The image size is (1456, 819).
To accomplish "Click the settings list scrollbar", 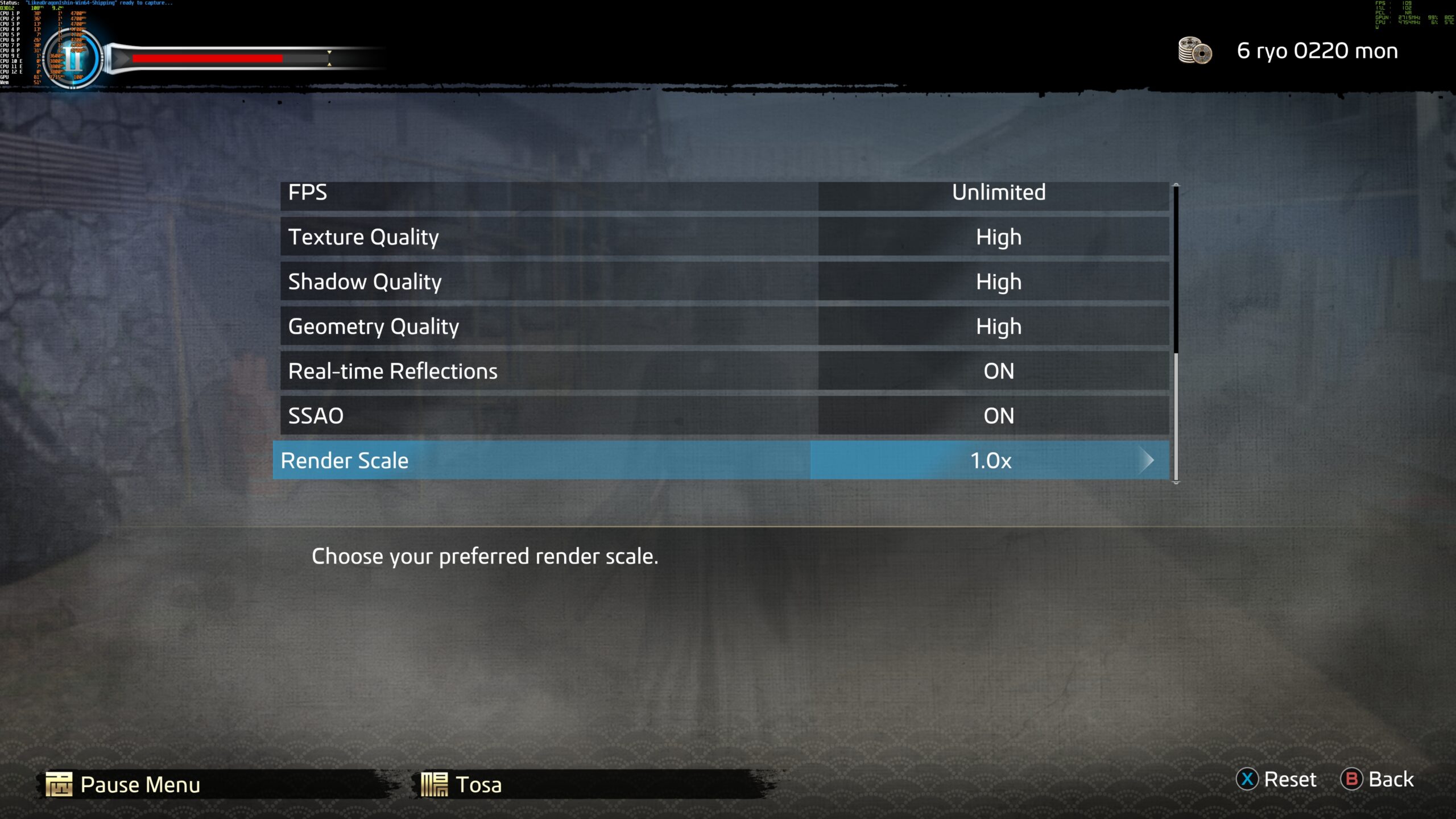I will point(1176,333).
